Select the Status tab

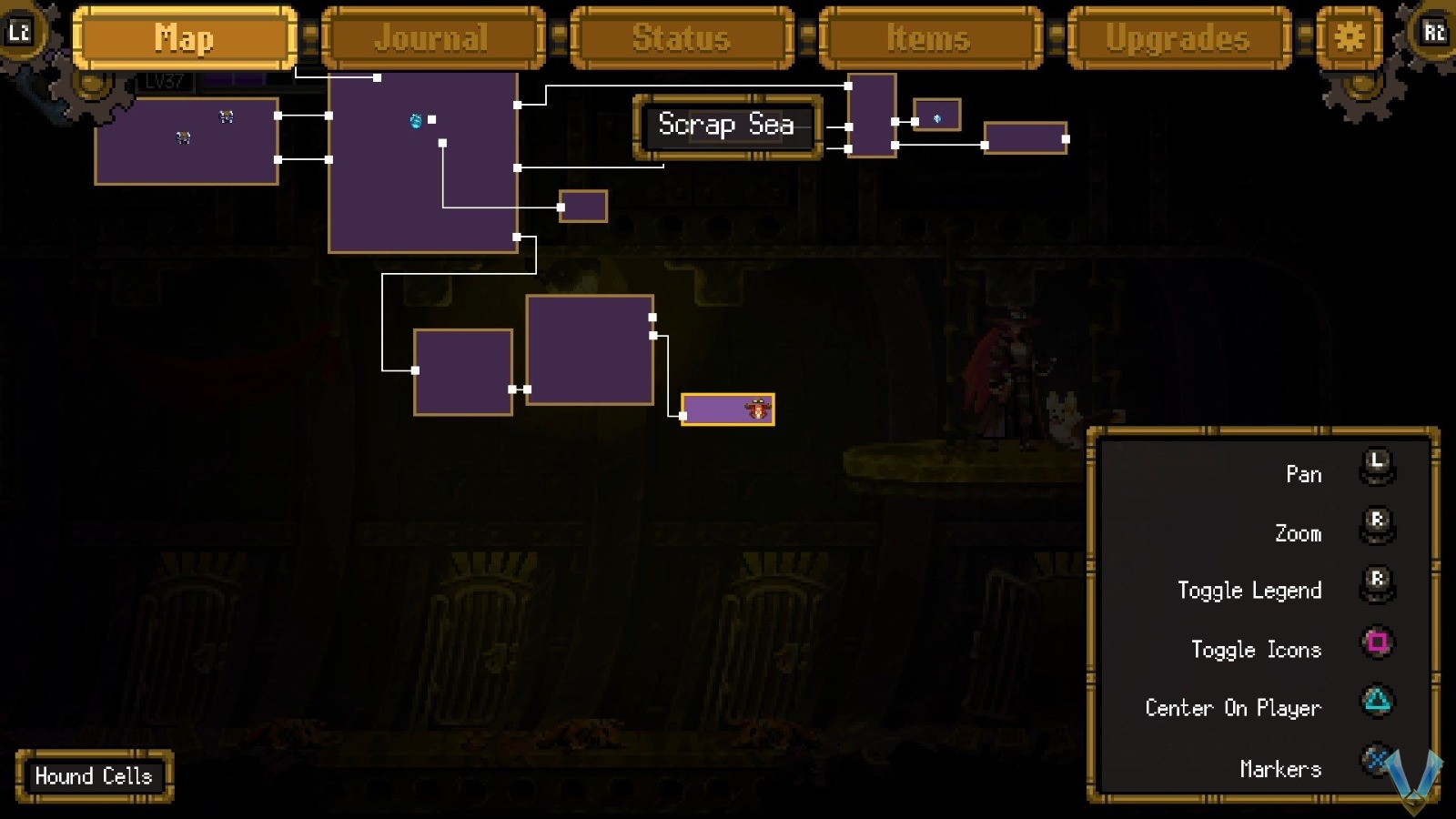pyautogui.click(x=682, y=37)
